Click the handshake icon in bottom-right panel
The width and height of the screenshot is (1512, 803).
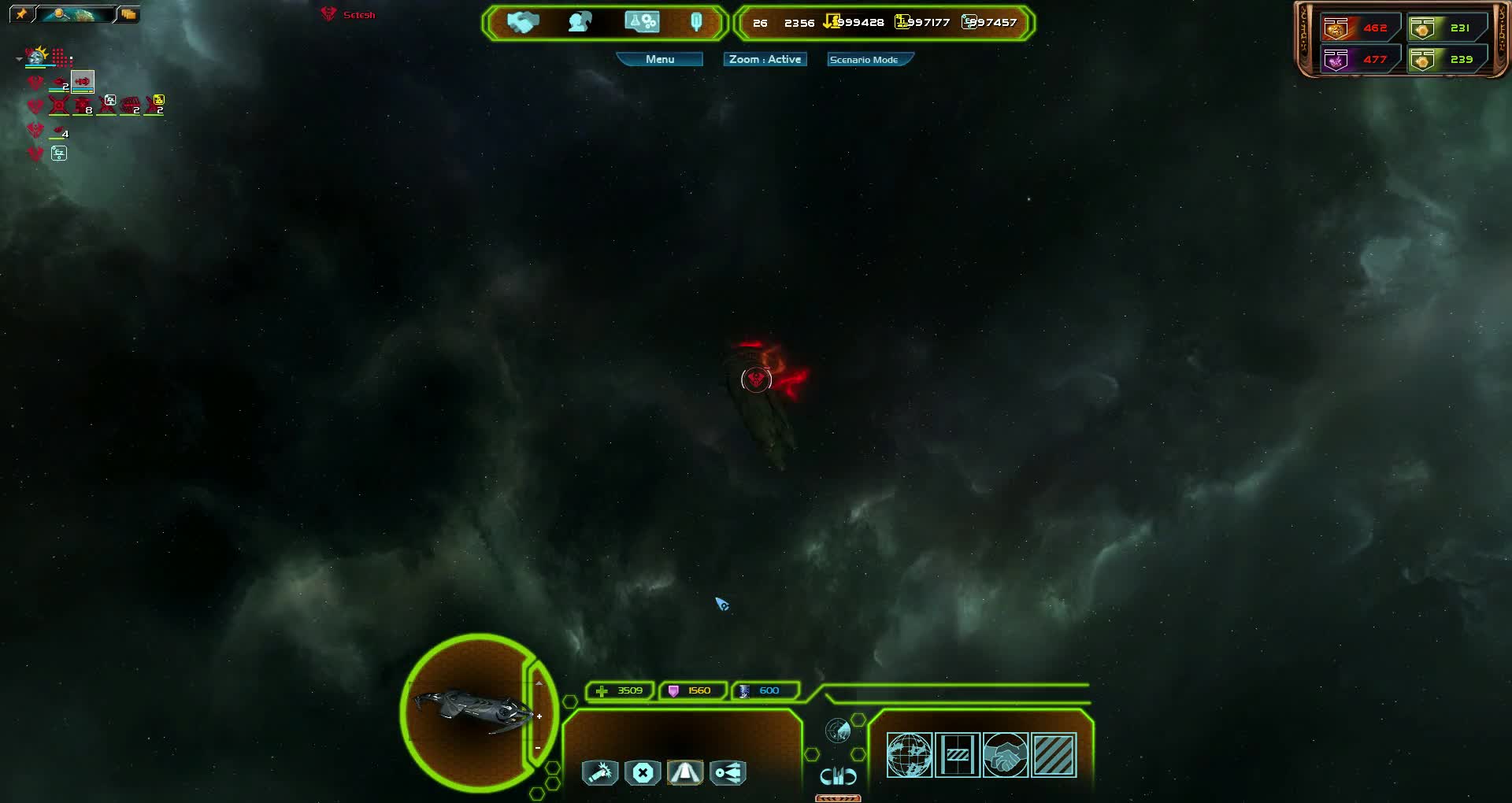click(x=1006, y=754)
